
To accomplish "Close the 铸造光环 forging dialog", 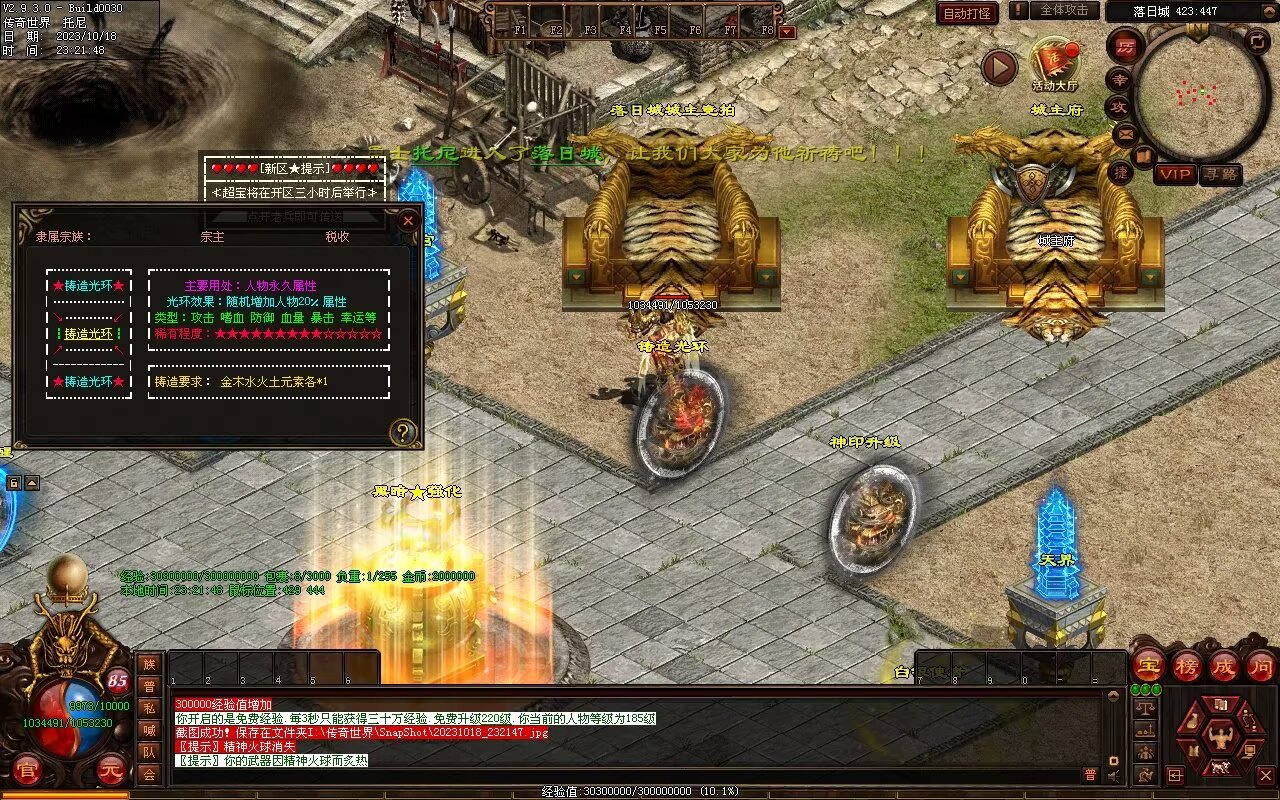I will click(408, 219).
